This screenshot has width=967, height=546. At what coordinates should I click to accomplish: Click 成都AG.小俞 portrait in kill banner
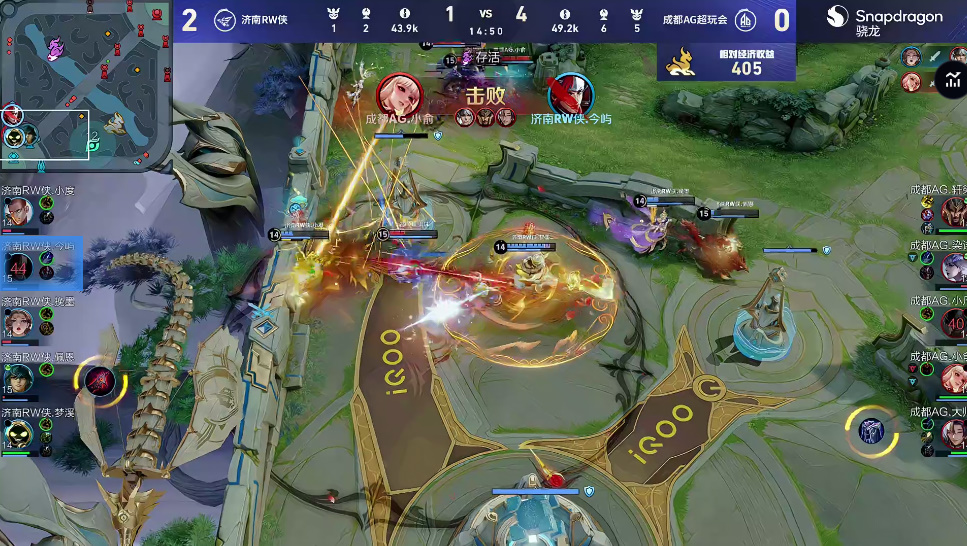[x=399, y=94]
